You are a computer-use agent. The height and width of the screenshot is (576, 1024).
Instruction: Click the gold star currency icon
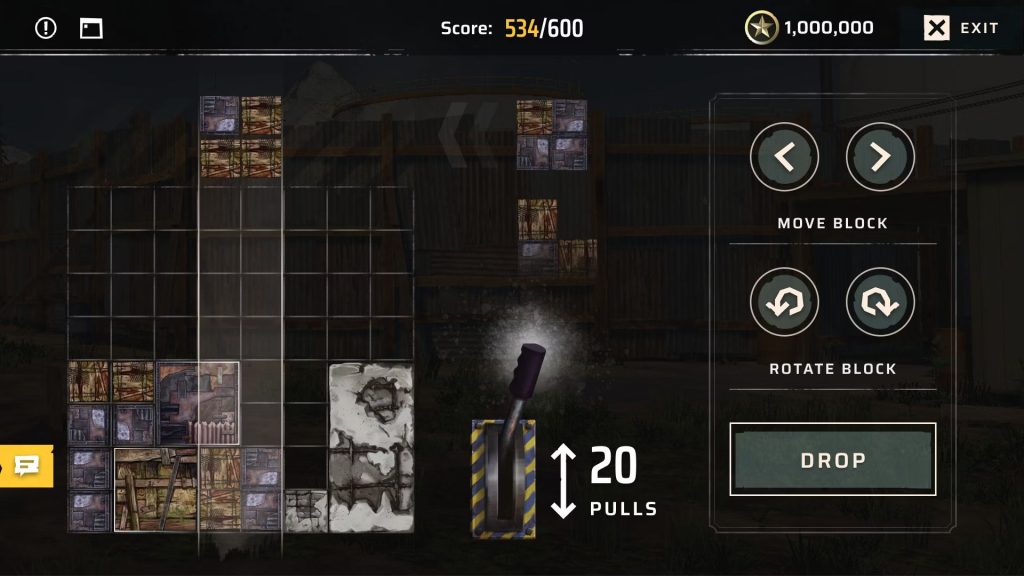click(x=762, y=28)
